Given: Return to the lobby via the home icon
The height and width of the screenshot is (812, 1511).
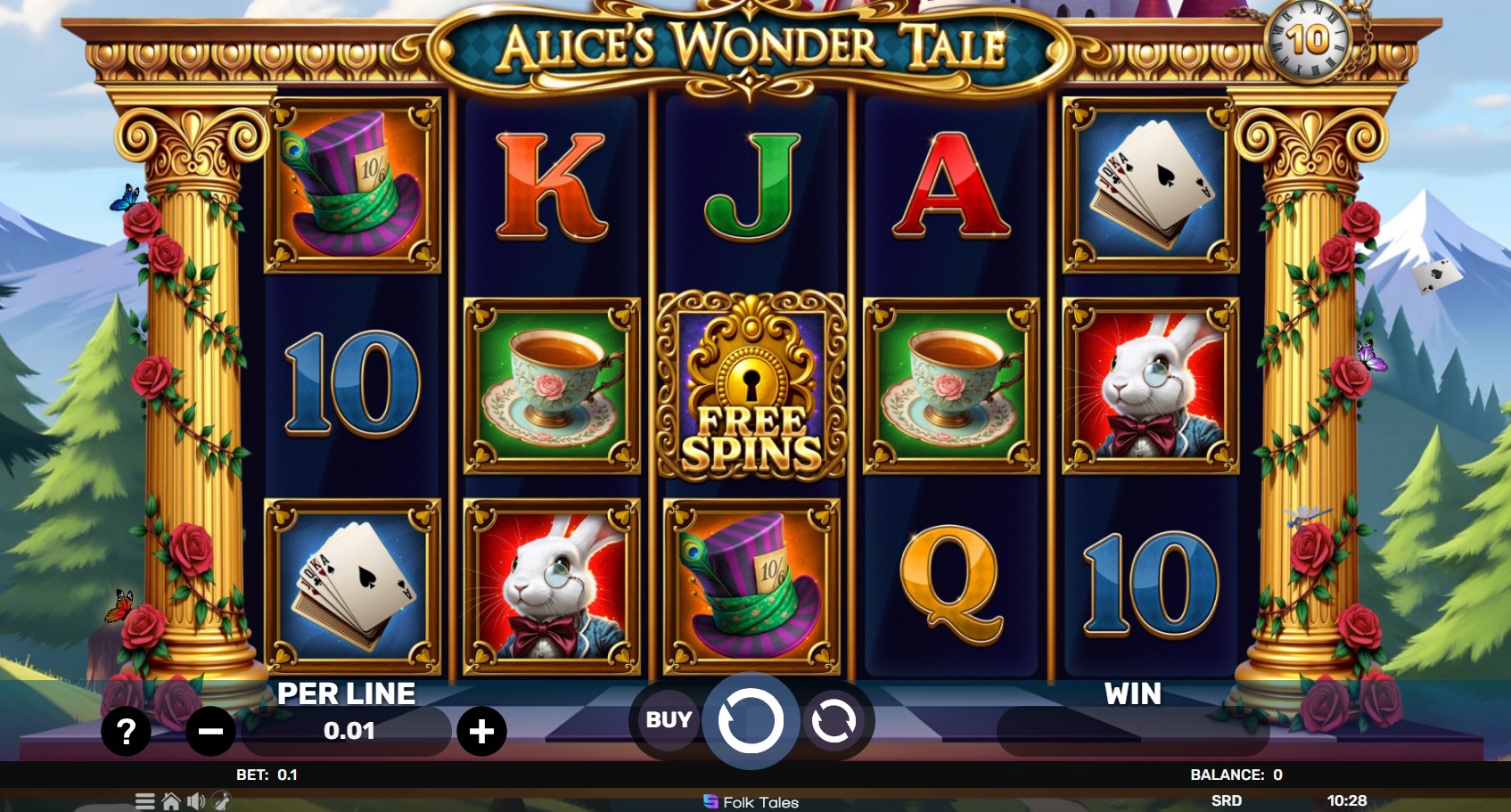Looking at the screenshot, I should (171, 801).
